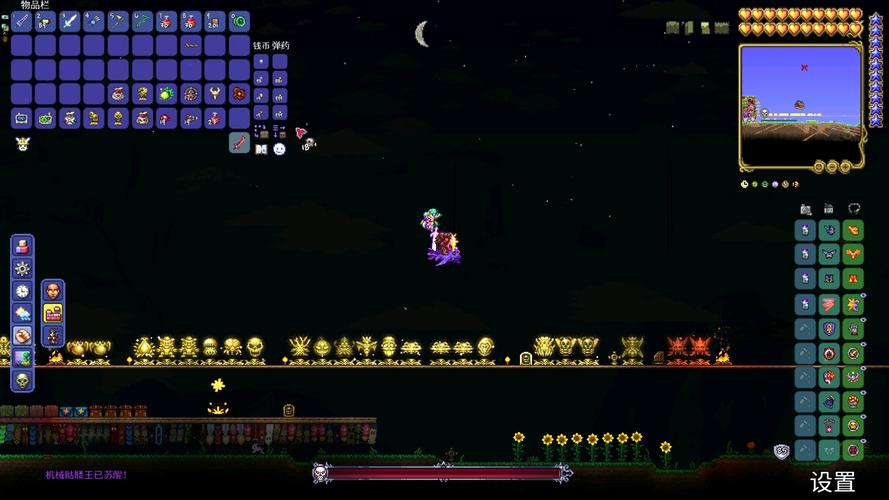Screen dimensions: 889x500
Task: Open the sun-shaped research power button
Action: (x=22, y=268)
